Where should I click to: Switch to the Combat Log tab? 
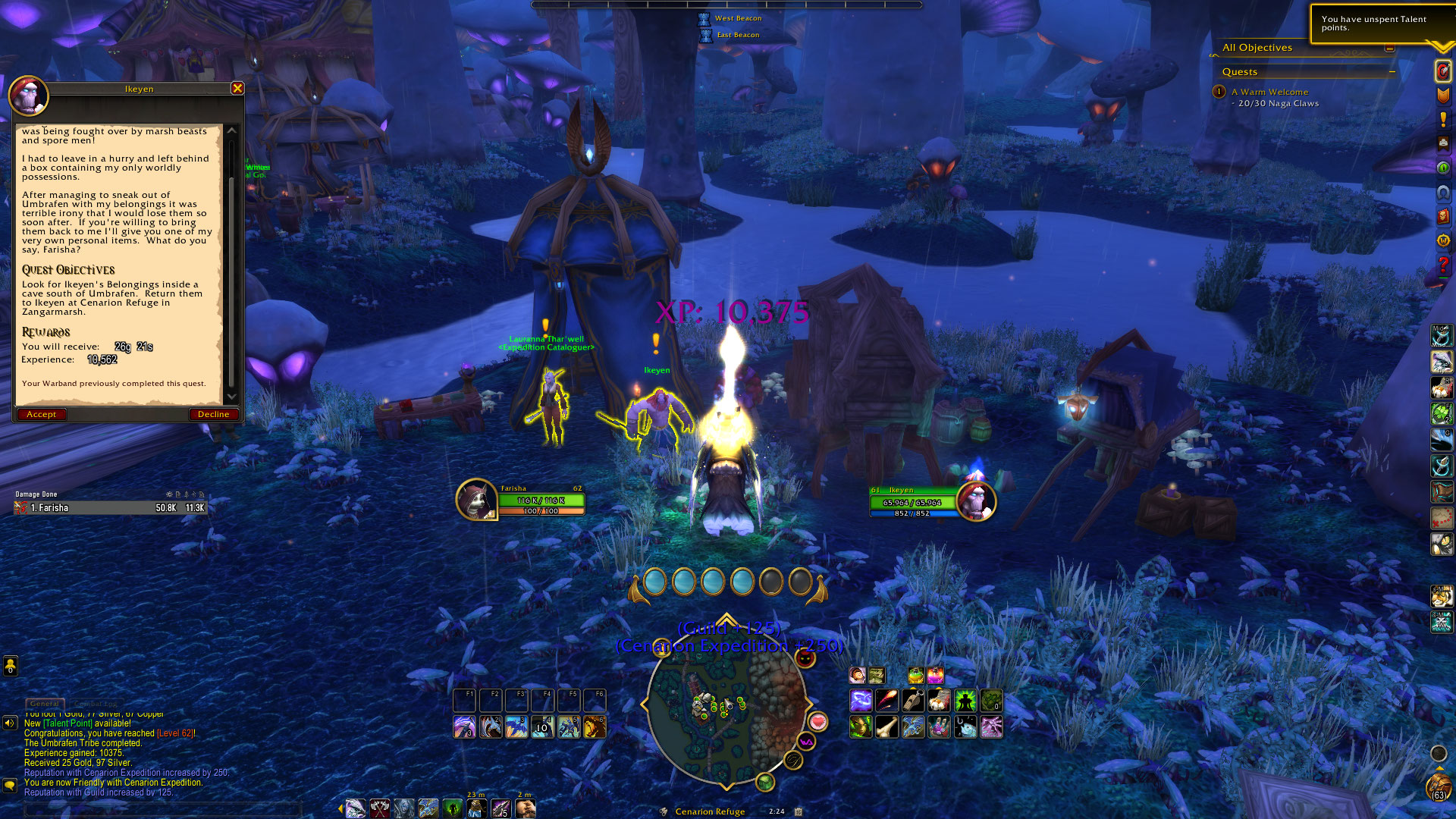(96, 704)
